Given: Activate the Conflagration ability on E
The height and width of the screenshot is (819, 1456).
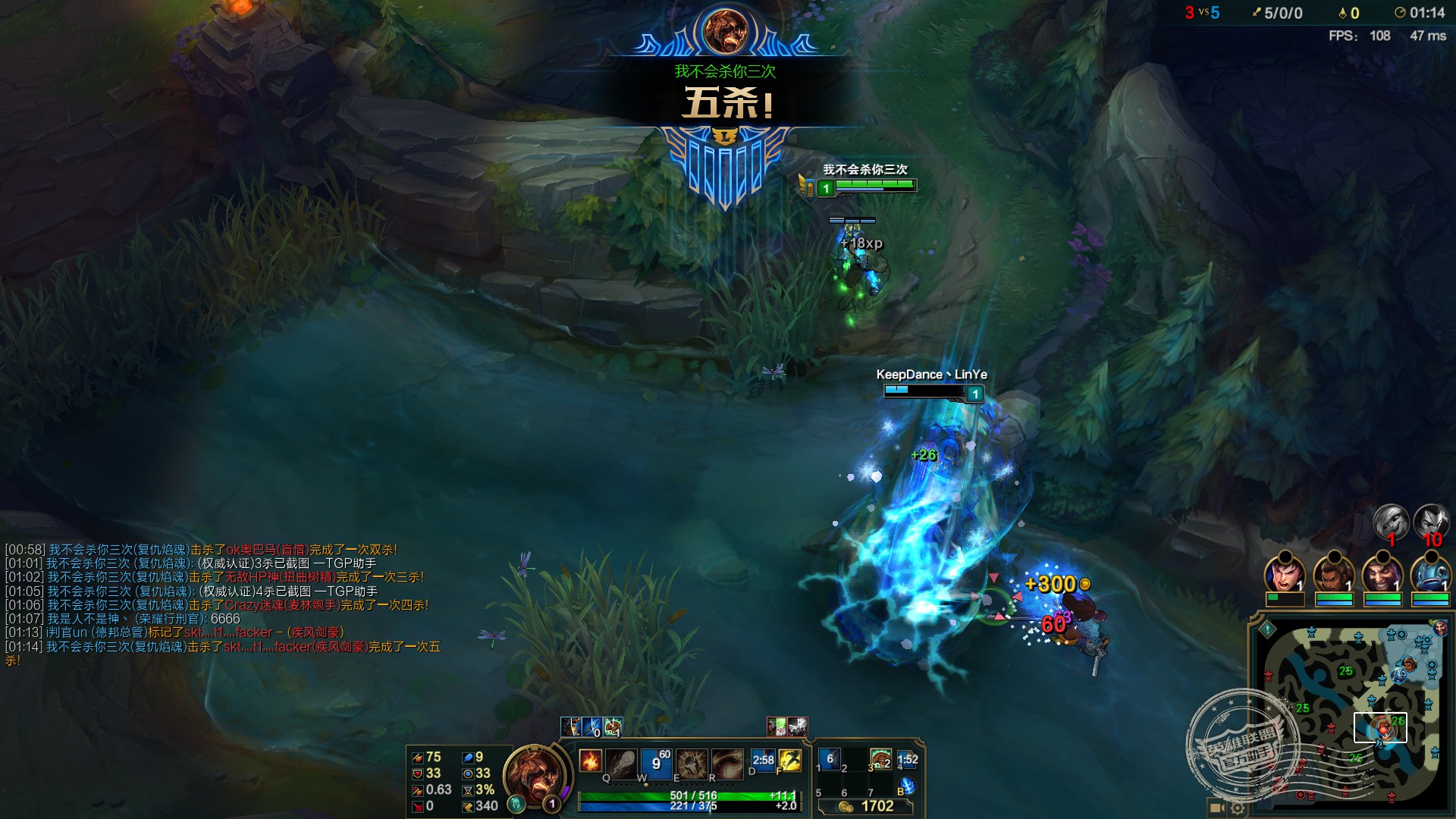Looking at the screenshot, I should 692,763.
